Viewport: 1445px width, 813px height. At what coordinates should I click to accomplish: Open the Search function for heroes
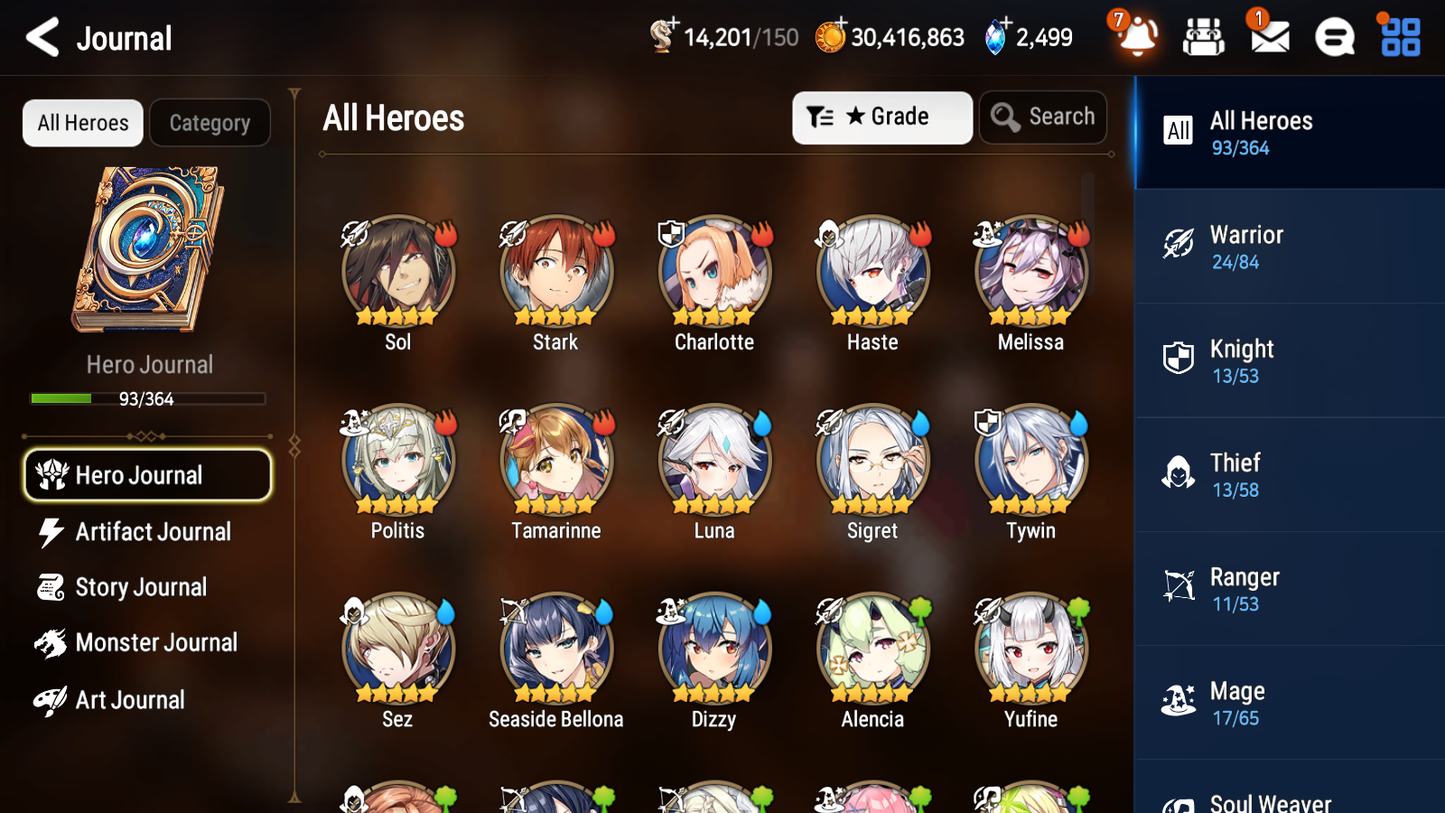coord(1043,117)
